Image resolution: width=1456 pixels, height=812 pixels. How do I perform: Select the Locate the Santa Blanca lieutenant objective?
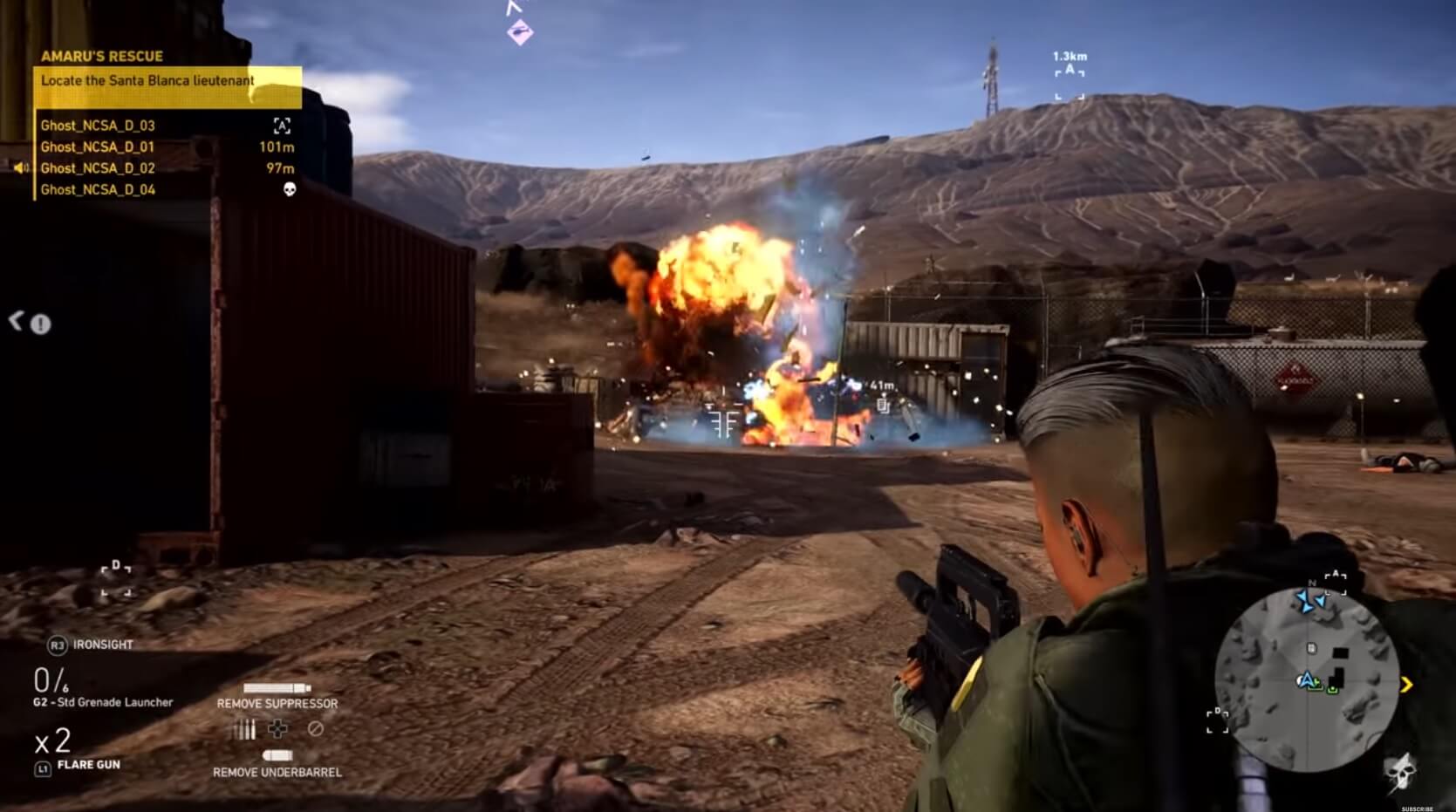click(x=148, y=81)
